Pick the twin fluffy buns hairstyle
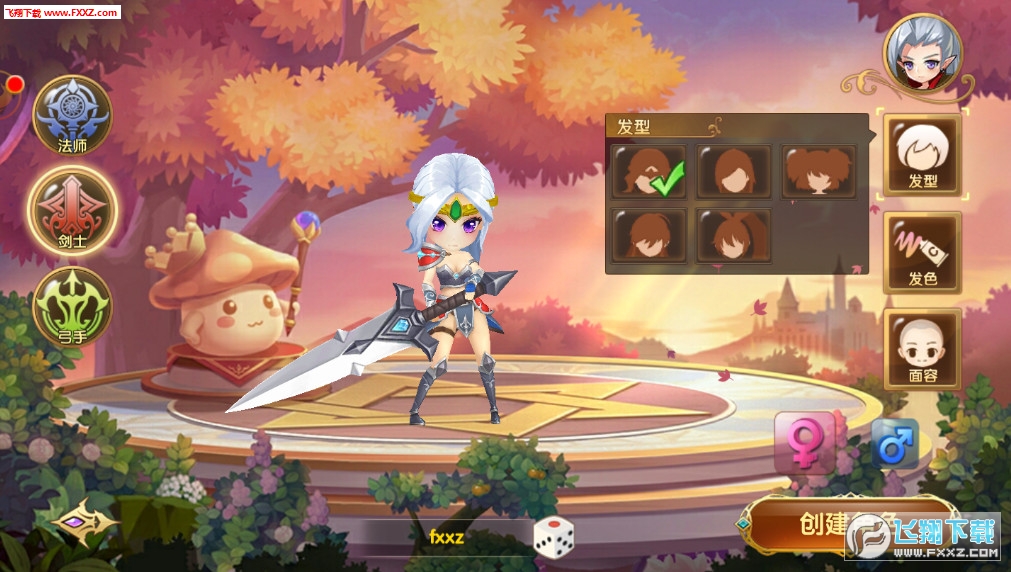Viewport: 1011px width, 572px height. tap(819, 171)
